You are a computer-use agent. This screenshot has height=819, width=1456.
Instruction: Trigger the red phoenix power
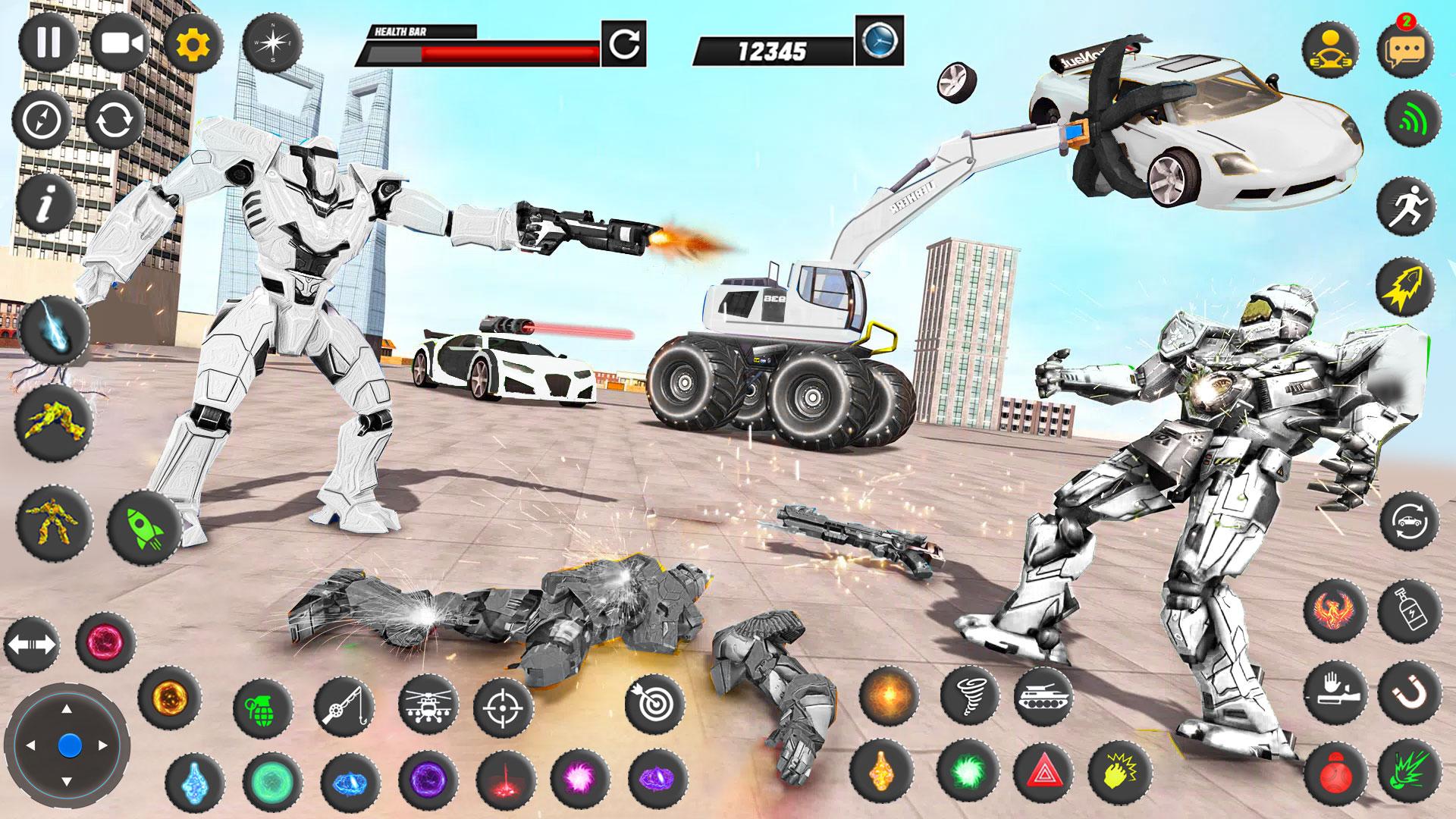coord(1335,610)
